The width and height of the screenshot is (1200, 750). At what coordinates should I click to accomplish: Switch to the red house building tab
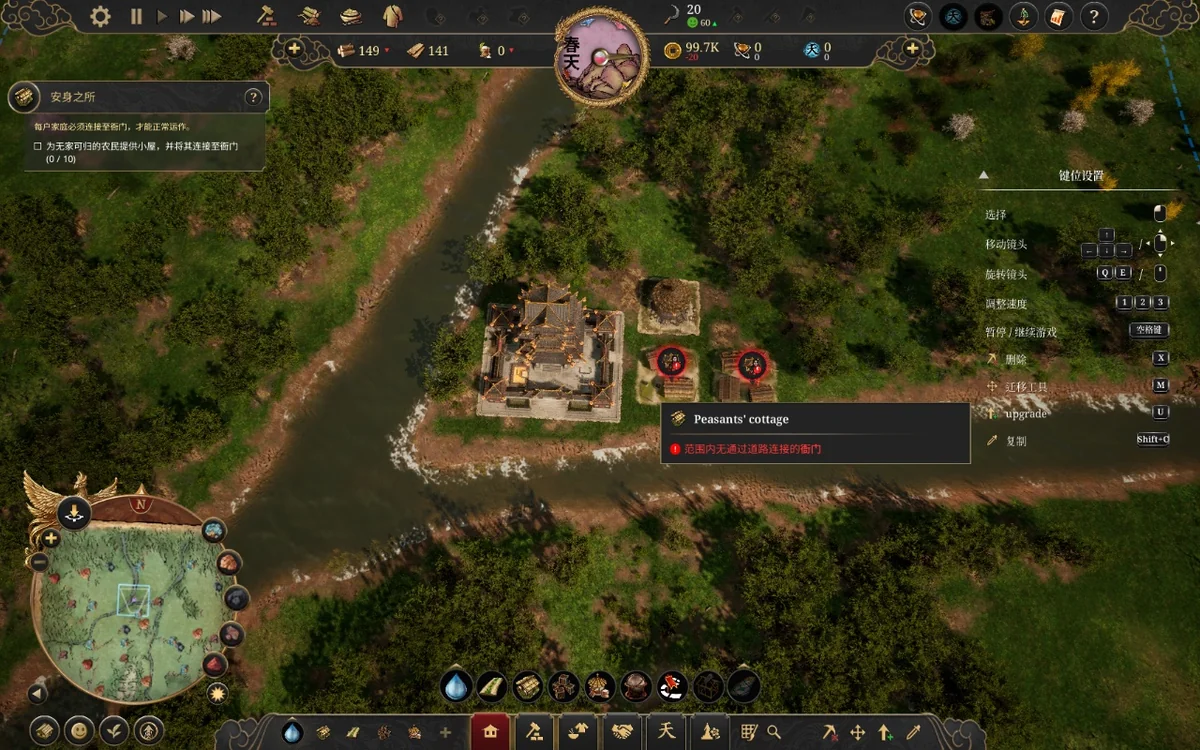(491, 732)
